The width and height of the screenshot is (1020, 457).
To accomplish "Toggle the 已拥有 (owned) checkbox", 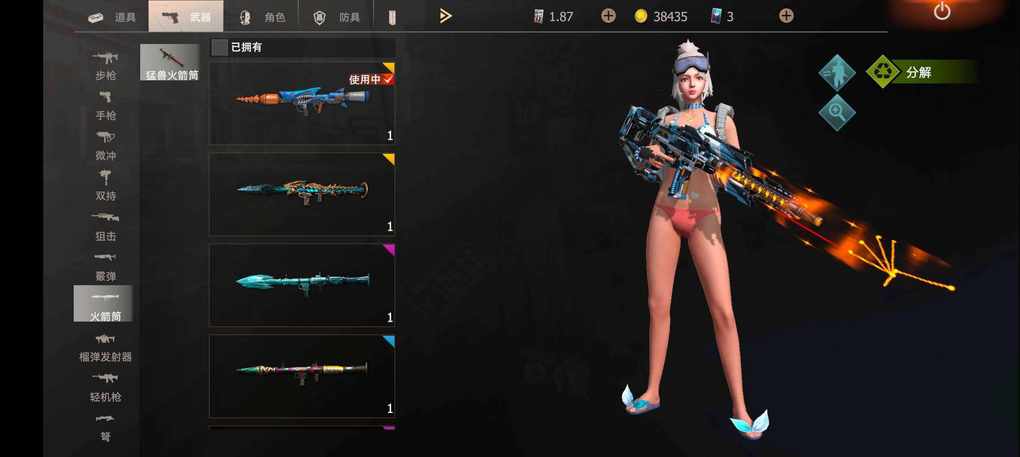I will click(220, 47).
